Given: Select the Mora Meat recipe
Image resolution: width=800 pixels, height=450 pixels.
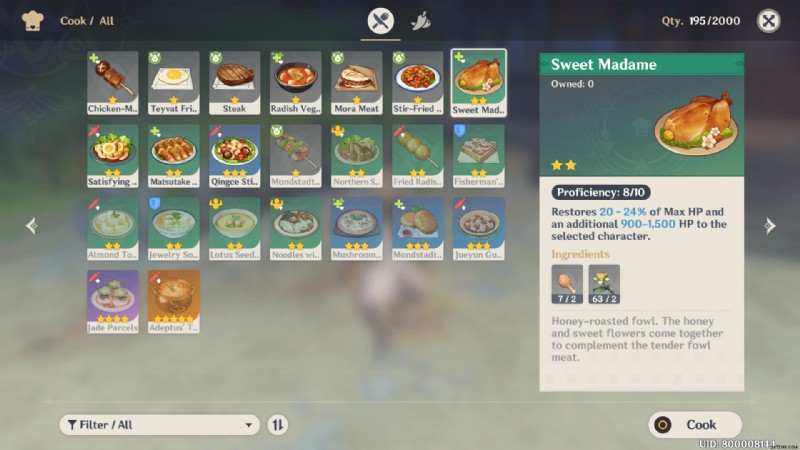Looking at the screenshot, I should [x=357, y=83].
